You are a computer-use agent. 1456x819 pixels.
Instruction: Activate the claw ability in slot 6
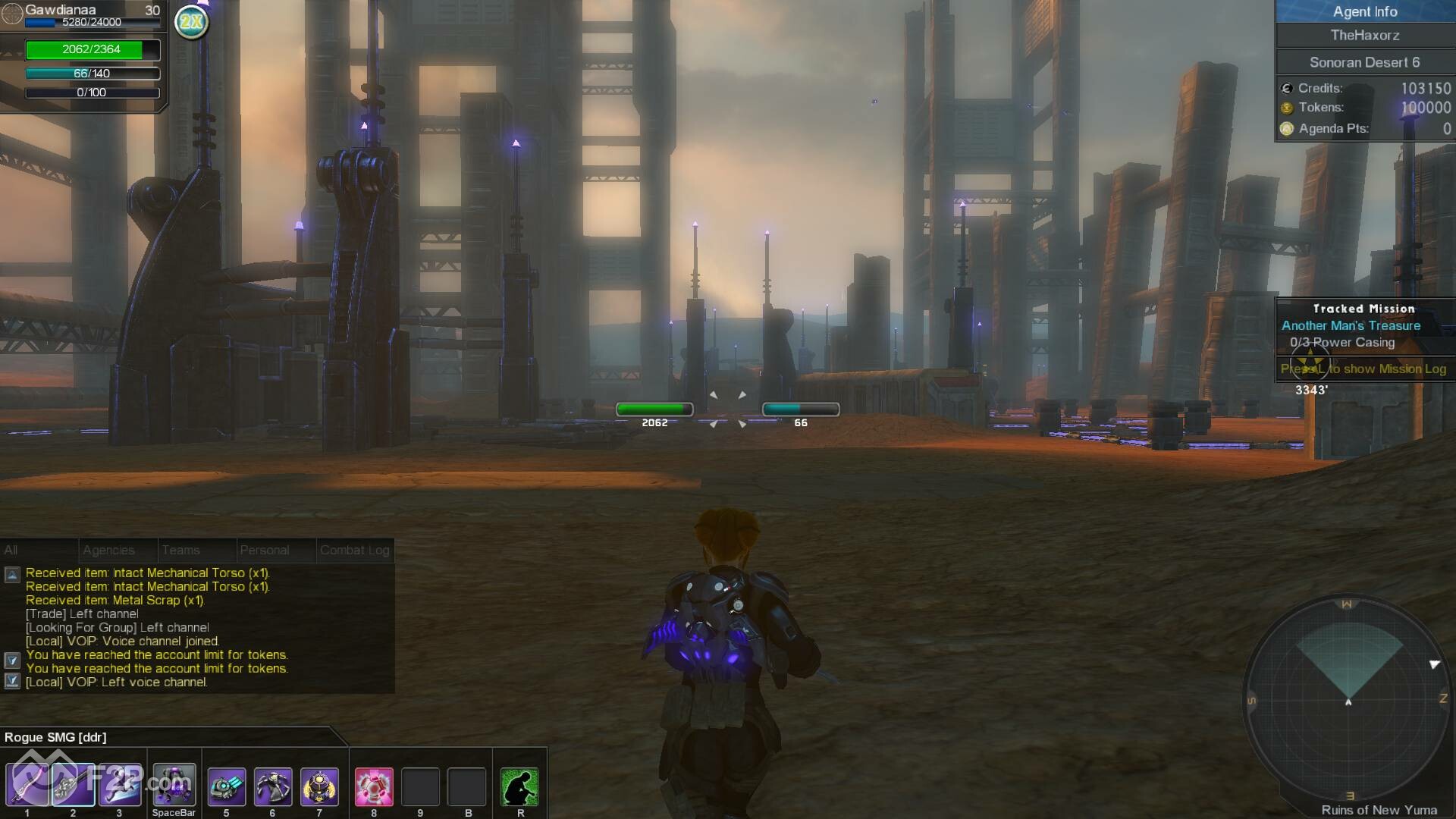coord(272,786)
